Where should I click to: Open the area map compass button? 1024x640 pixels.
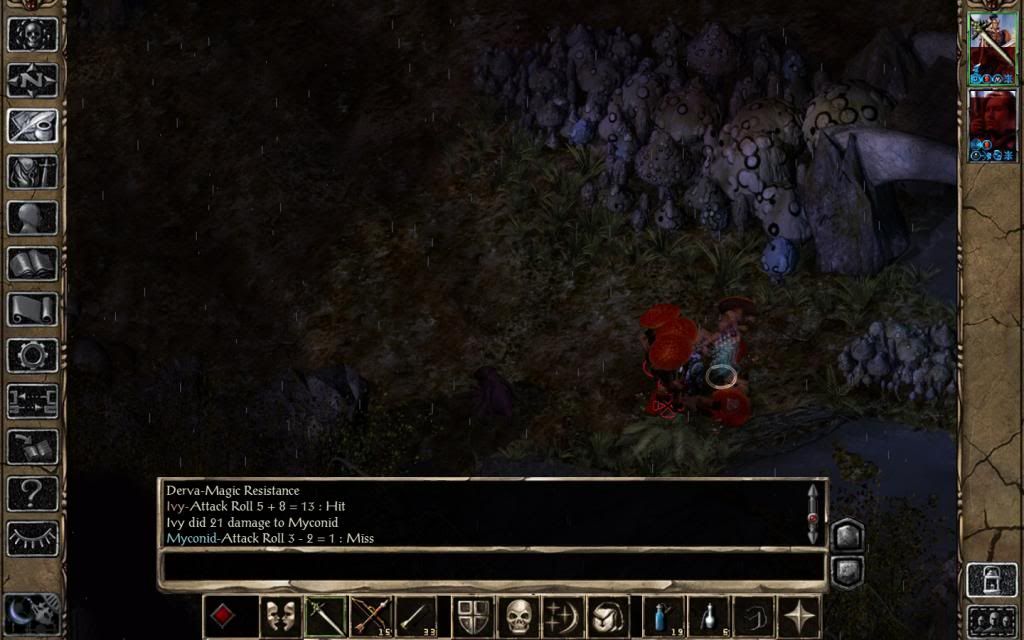33,79
